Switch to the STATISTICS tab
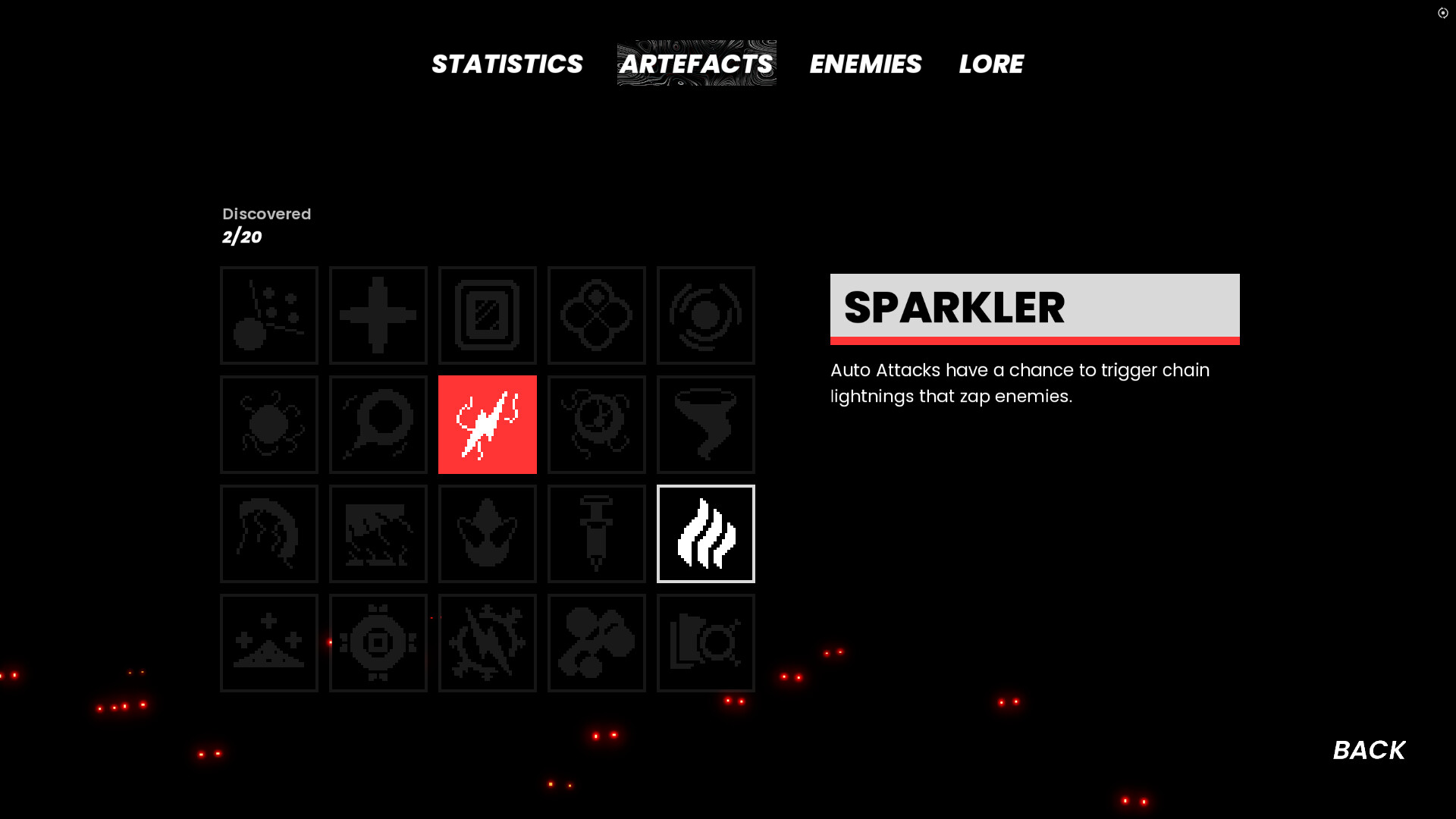 (x=507, y=64)
